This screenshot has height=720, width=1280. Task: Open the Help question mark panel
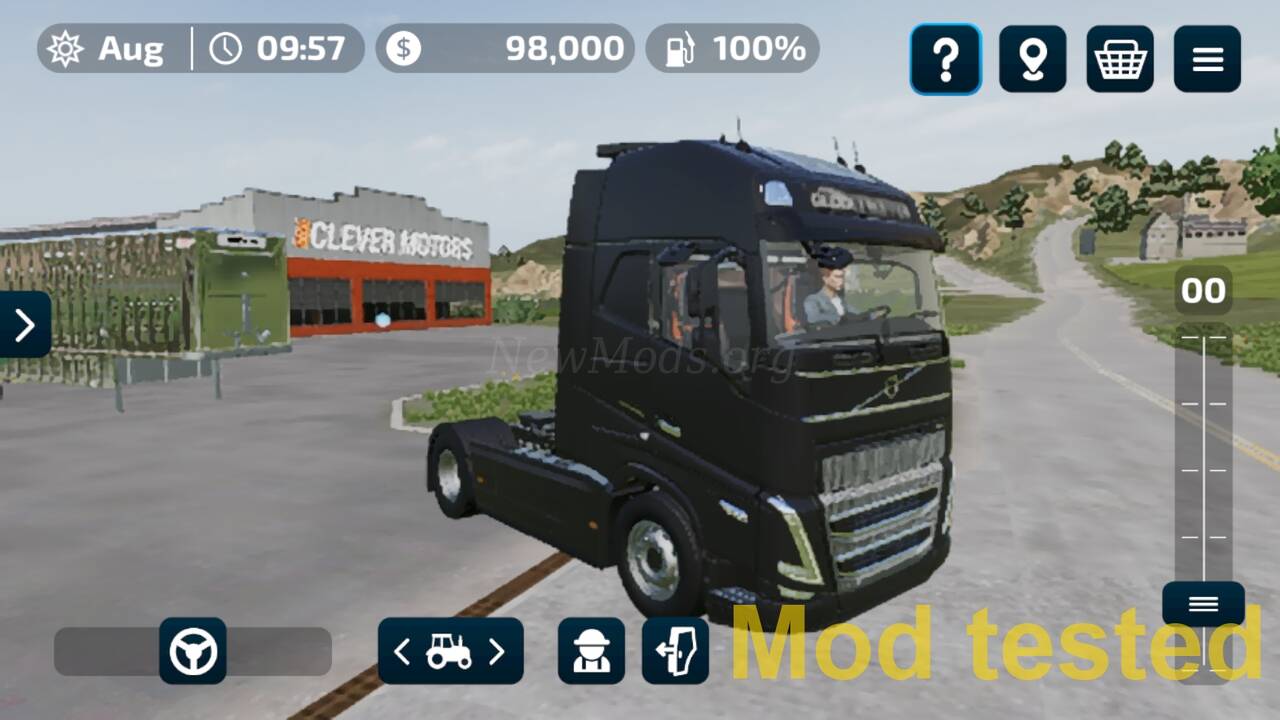(945, 59)
